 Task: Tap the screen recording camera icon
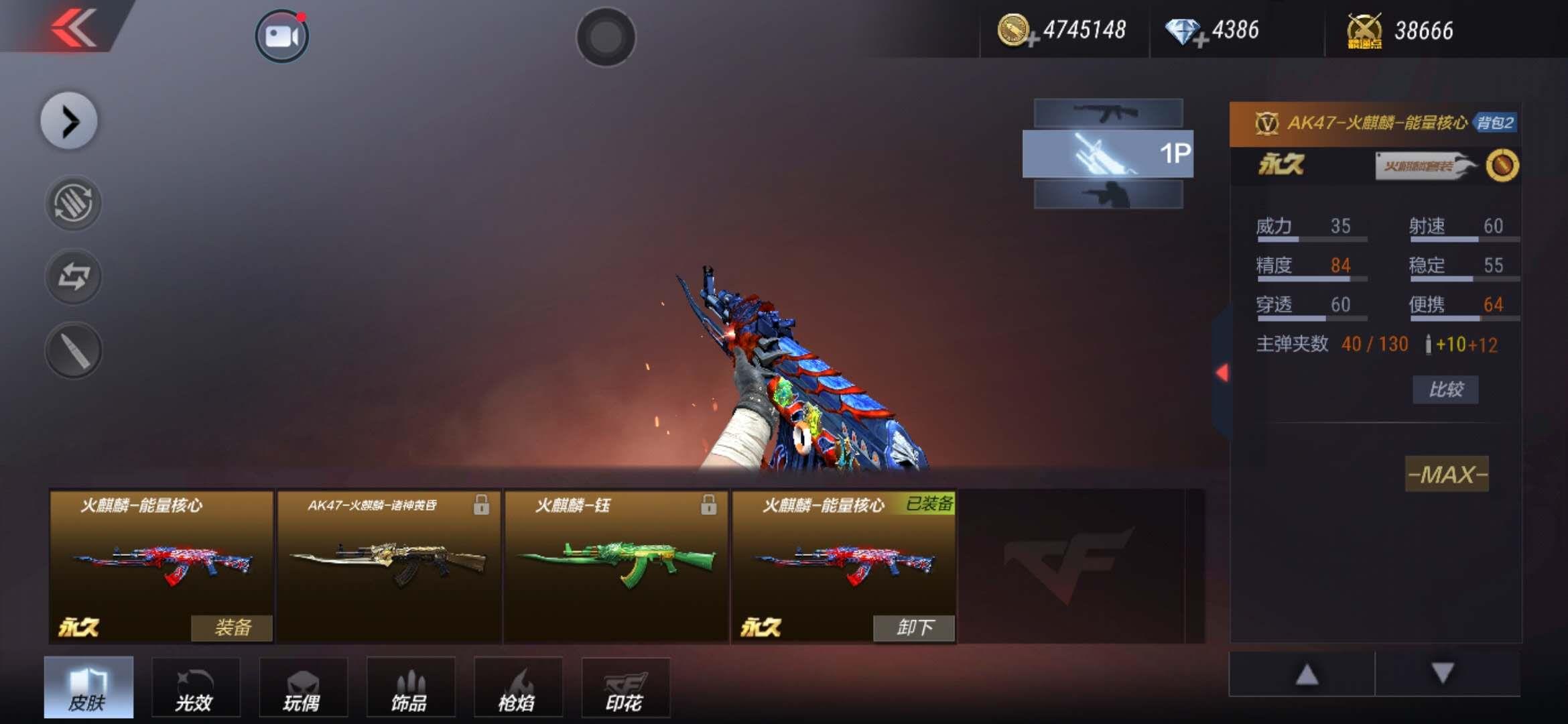[x=281, y=36]
